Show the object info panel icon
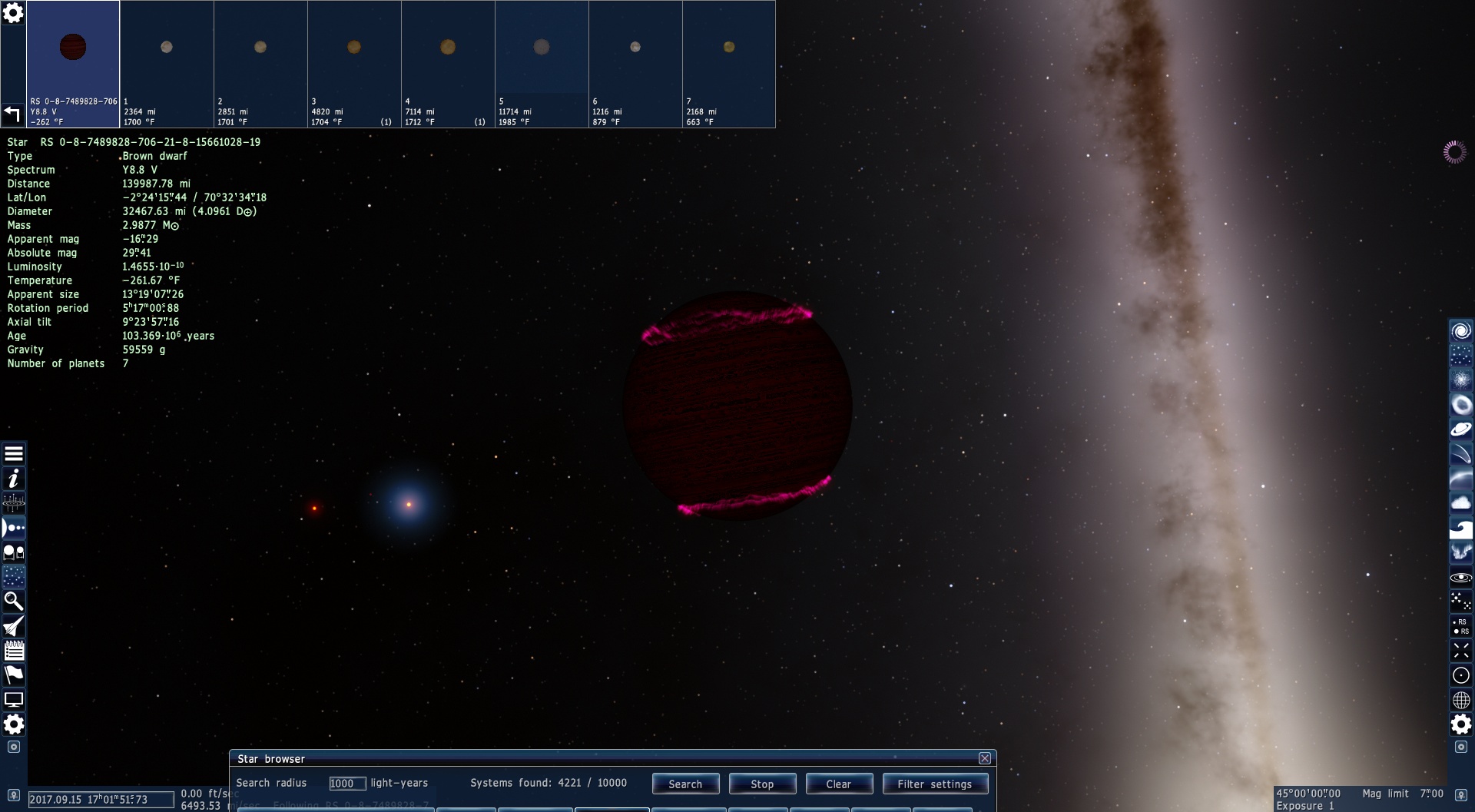This screenshot has width=1475, height=812. (14, 479)
